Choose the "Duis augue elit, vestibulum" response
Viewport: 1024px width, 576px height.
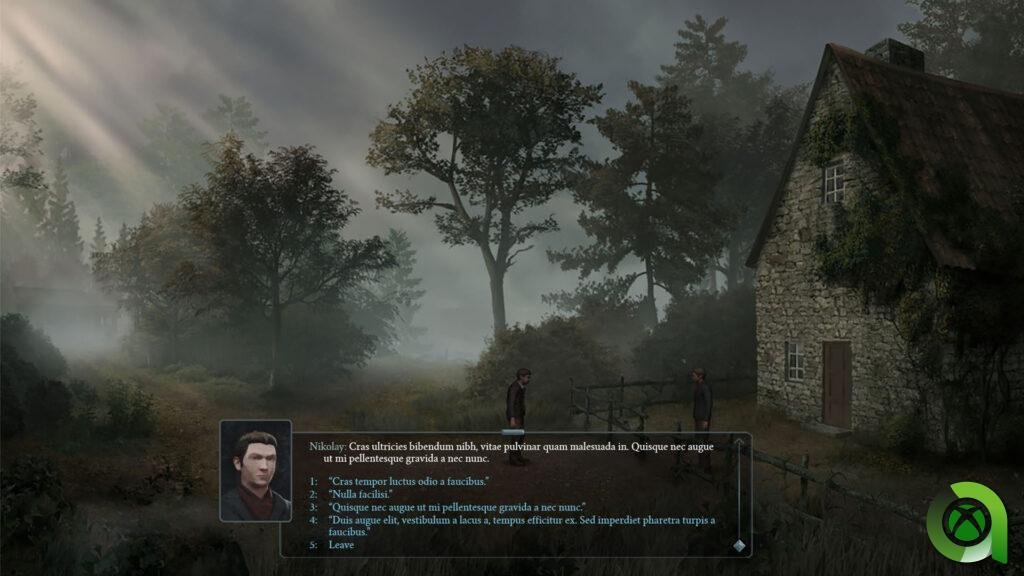520,520
